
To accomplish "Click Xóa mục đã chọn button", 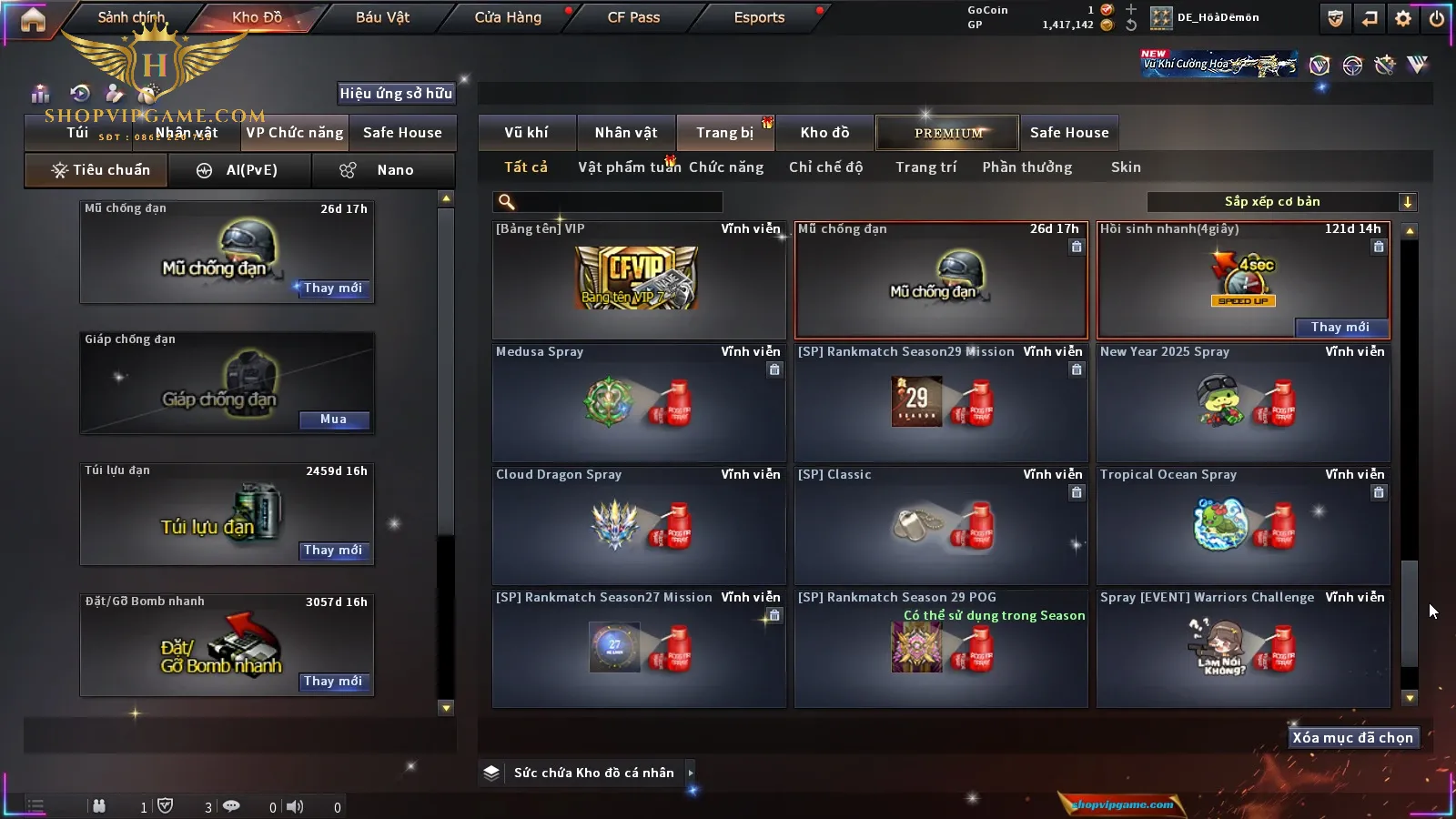I will tap(1352, 738).
